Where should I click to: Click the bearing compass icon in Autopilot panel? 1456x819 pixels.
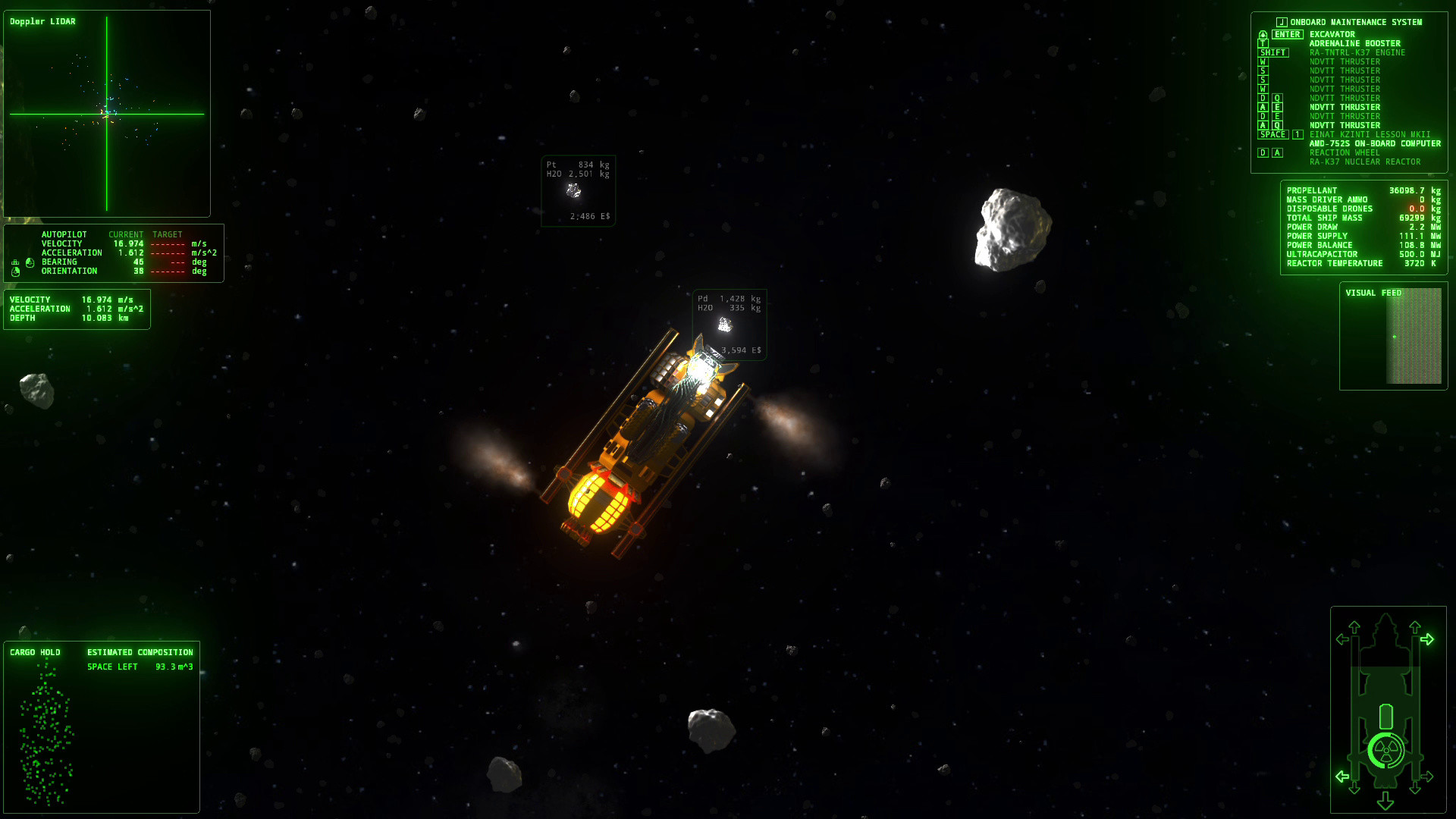(30, 262)
